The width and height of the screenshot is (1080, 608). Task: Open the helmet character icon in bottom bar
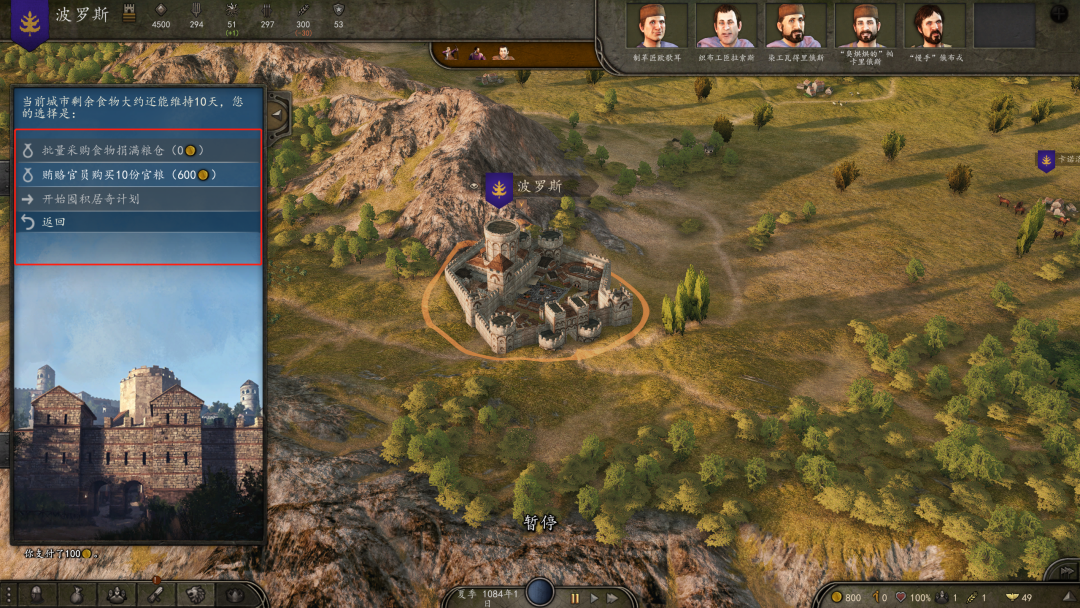(x=36, y=594)
